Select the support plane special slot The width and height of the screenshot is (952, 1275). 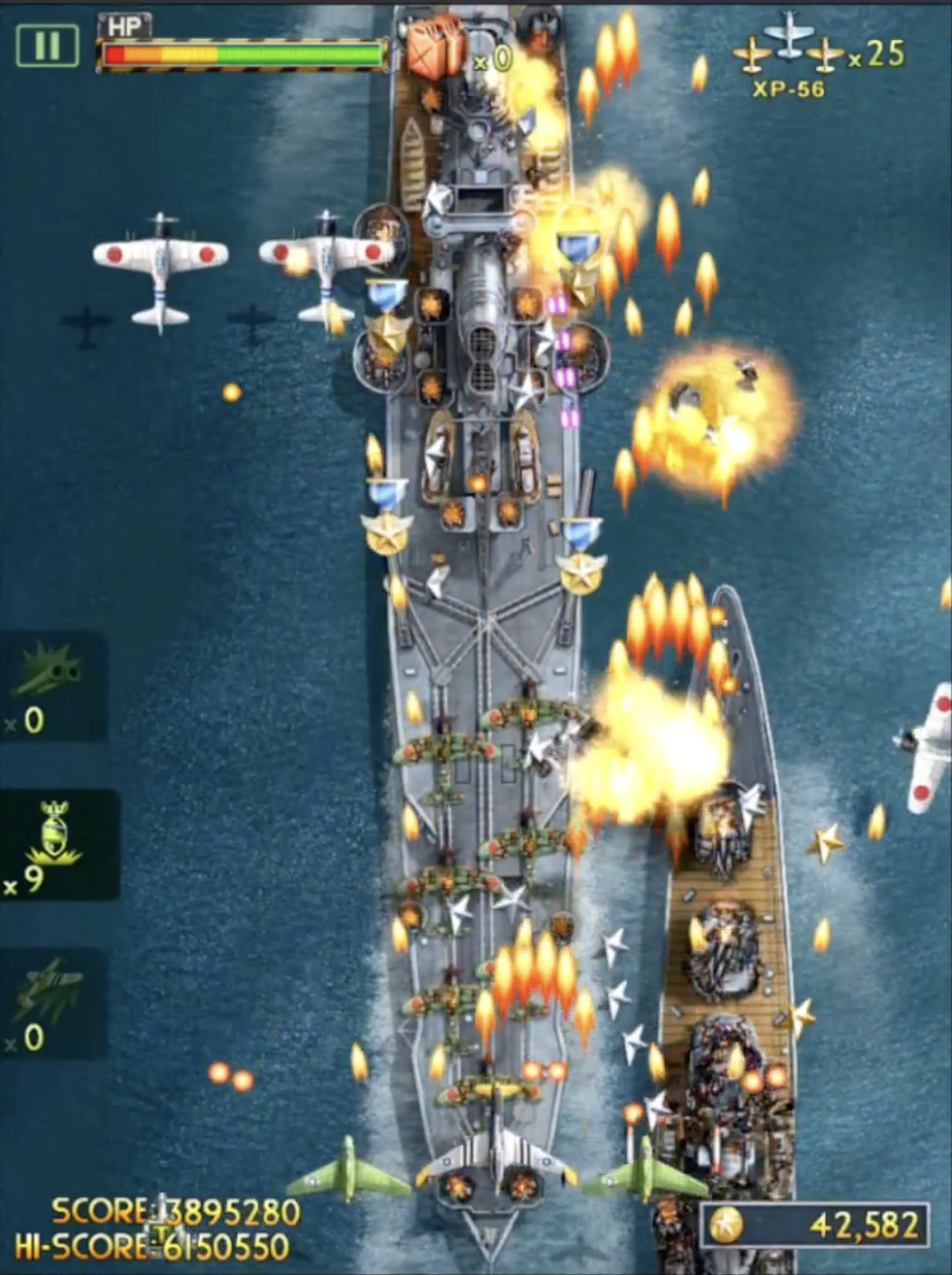coord(51,1003)
